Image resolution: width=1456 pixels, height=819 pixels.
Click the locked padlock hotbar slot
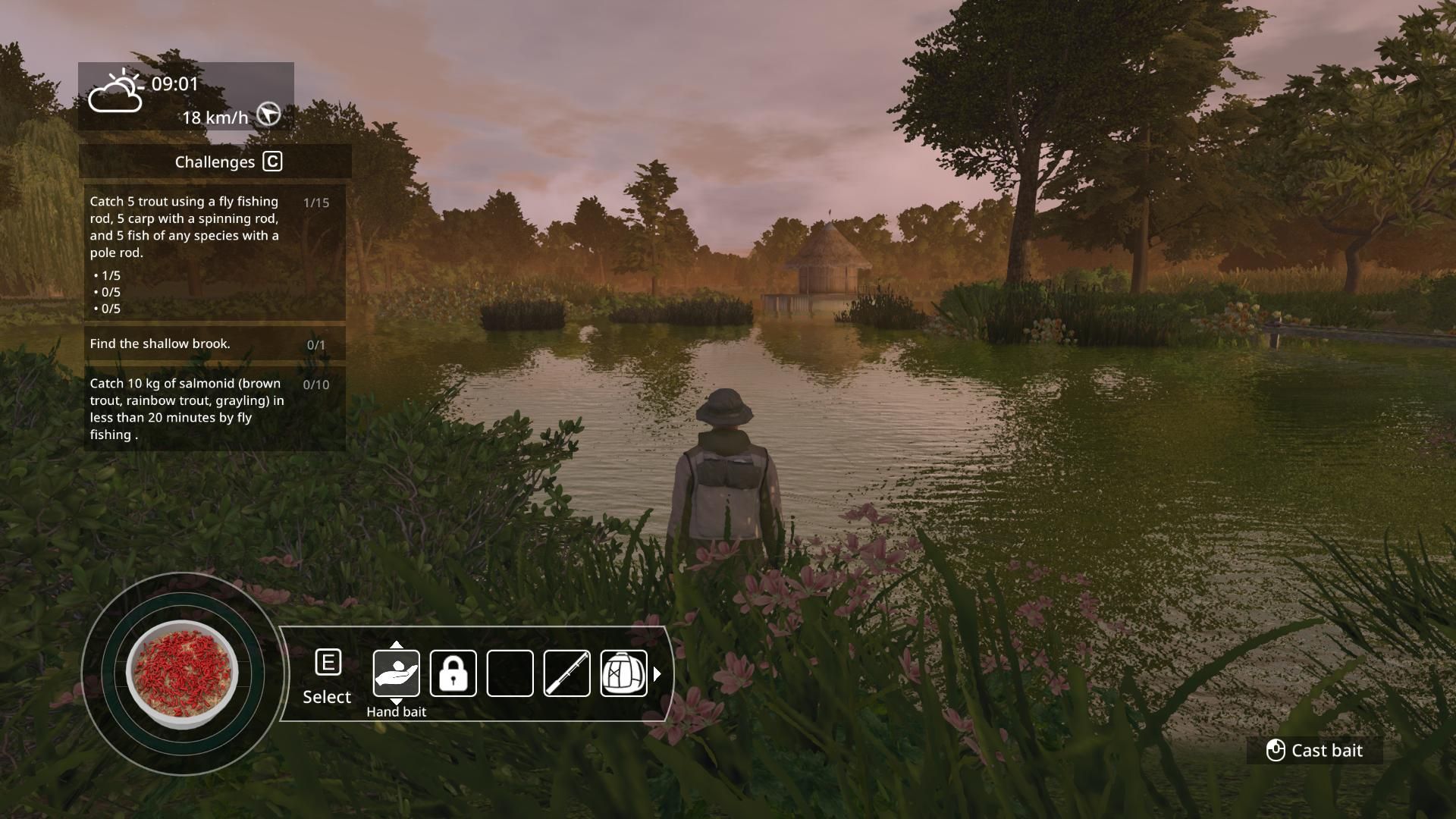(x=453, y=673)
